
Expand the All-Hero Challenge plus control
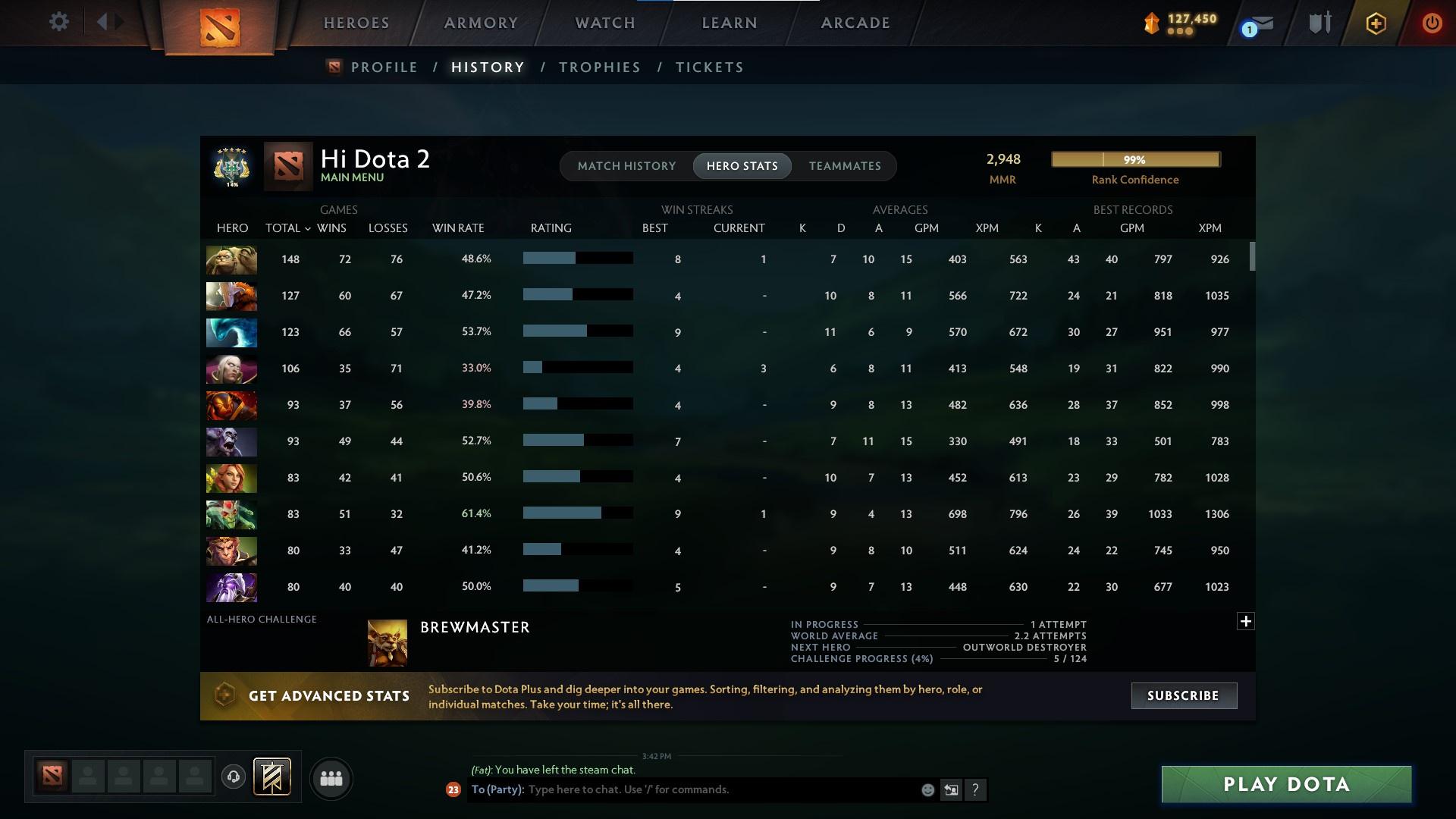(1246, 620)
